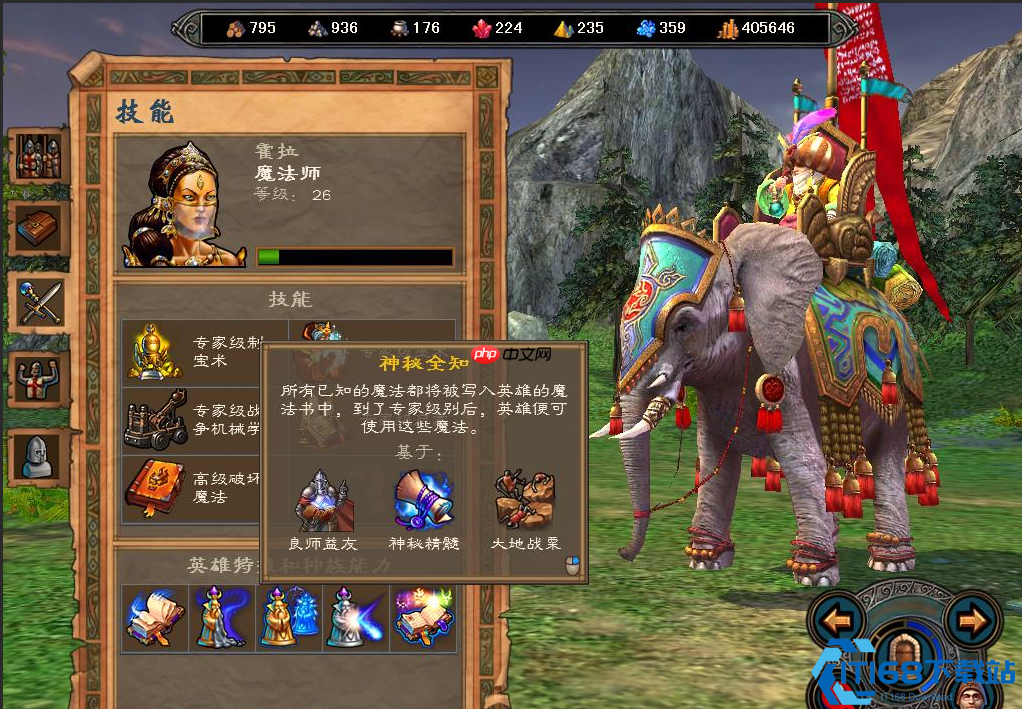This screenshot has width=1022, height=709.
Task: Choose the catapult war machines skill
Action: pos(155,419)
